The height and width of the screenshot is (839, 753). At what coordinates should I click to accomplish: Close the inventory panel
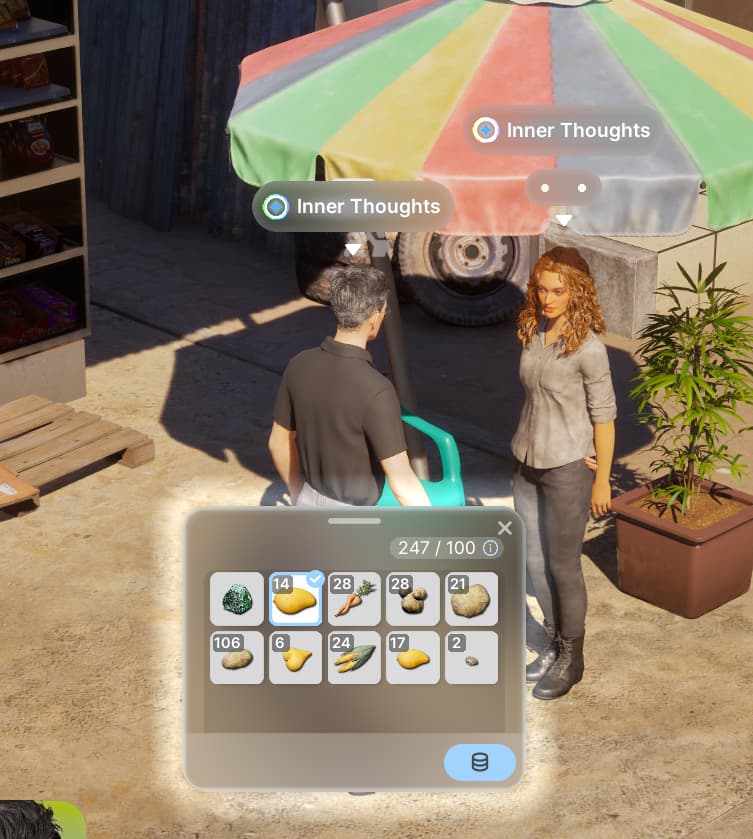point(505,528)
